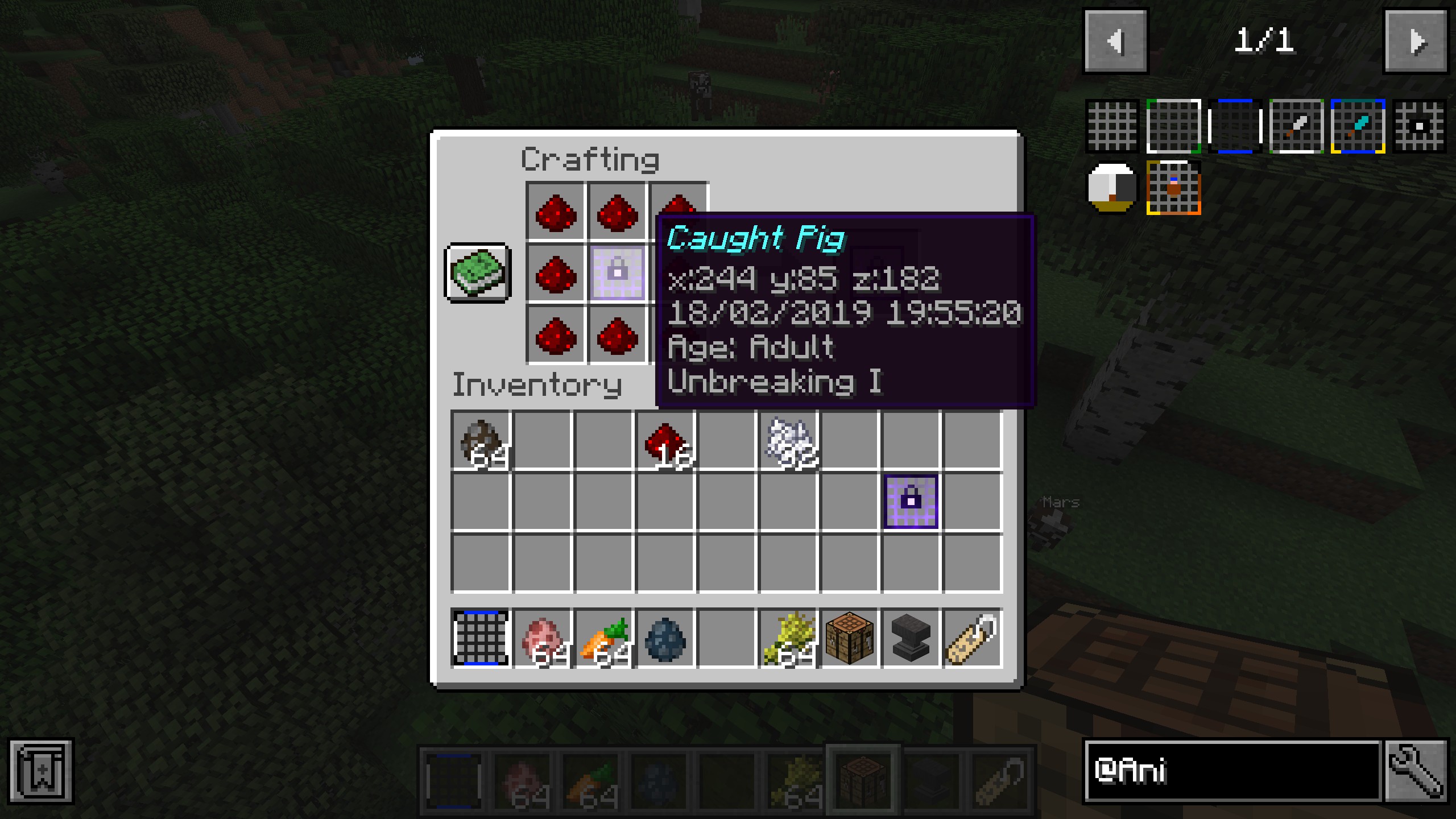Select the wheat stack in hotbar

(x=789, y=638)
